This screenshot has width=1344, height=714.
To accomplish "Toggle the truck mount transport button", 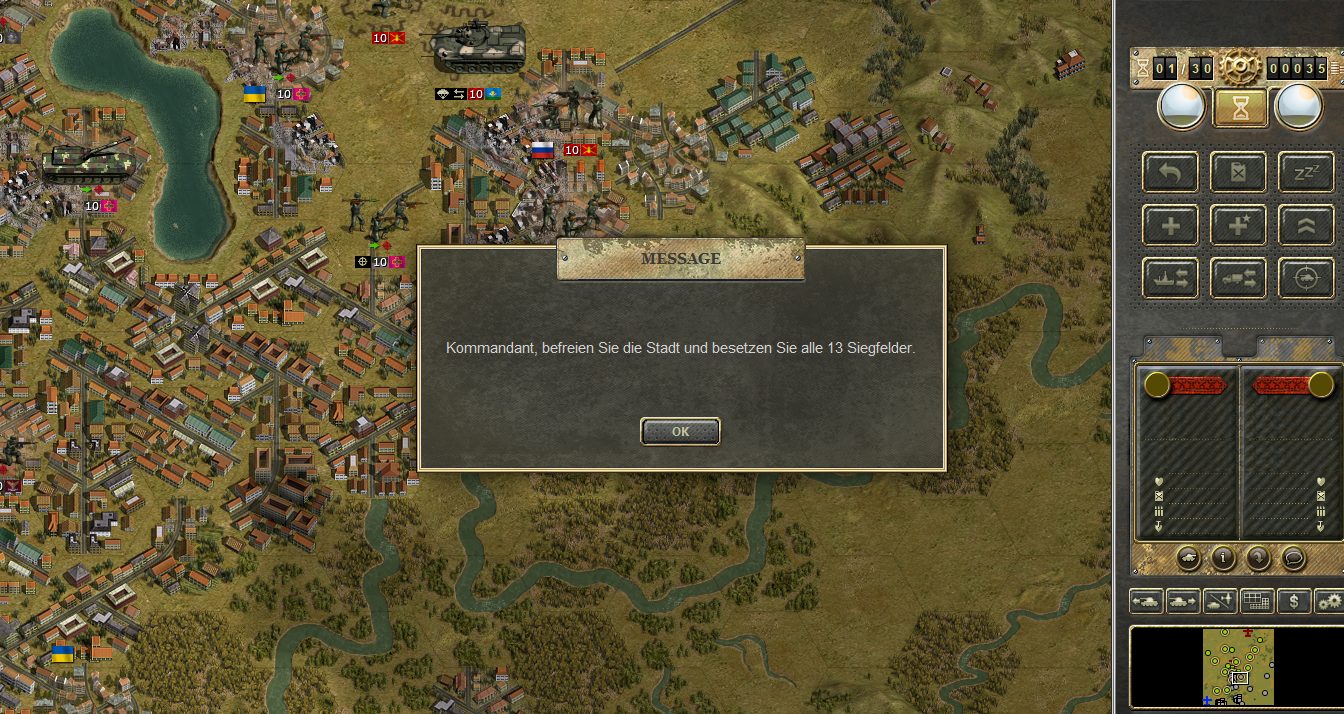I will point(1238,278).
